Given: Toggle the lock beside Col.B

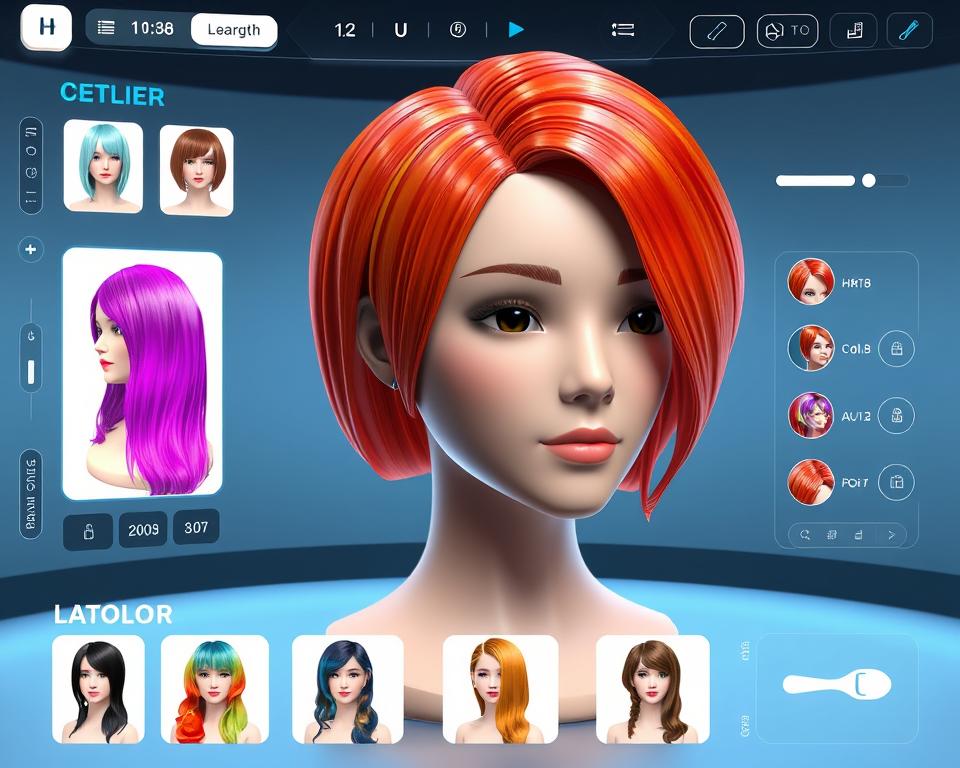Looking at the screenshot, I should (896, 349).
